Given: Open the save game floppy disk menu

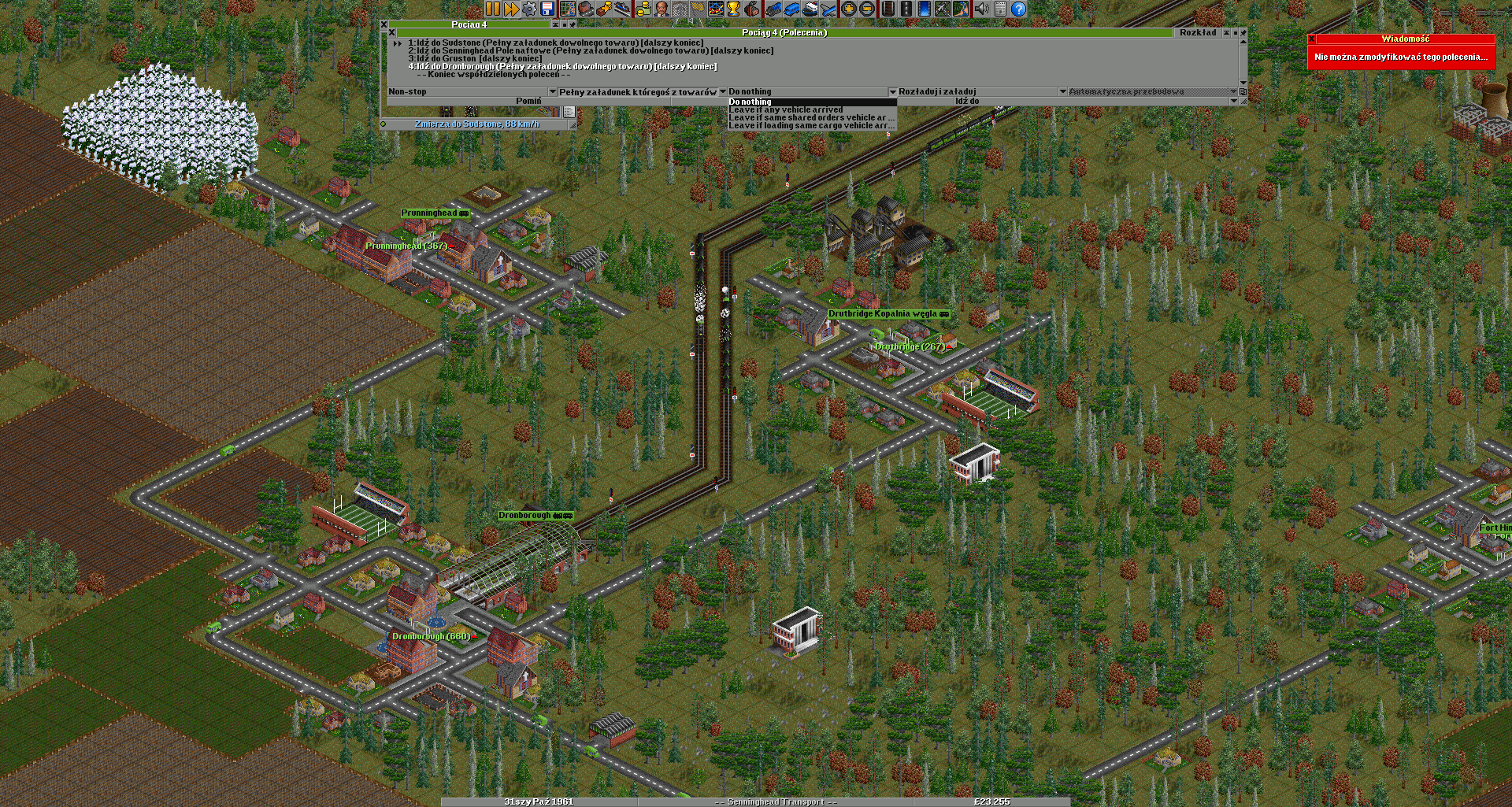Looking at the screenshot, I should pos(548,9).
